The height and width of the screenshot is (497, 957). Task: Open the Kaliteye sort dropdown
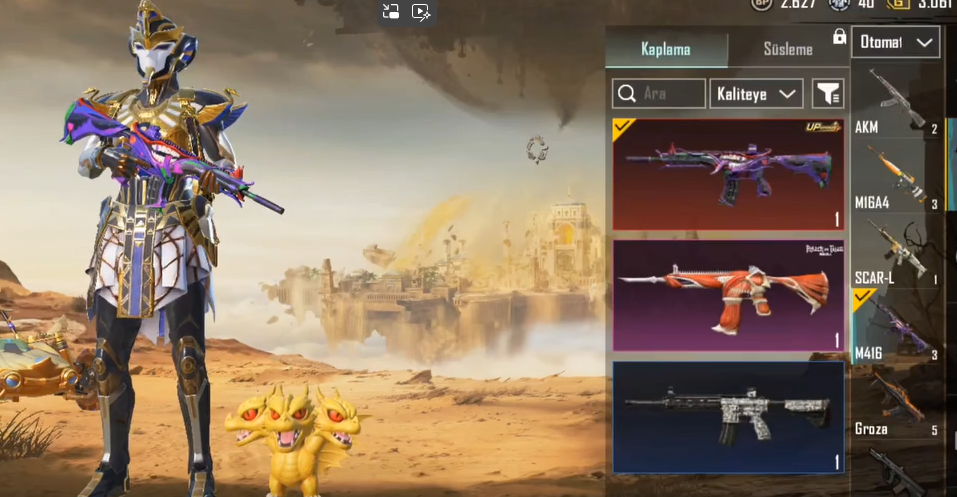[x=757, y=94]
